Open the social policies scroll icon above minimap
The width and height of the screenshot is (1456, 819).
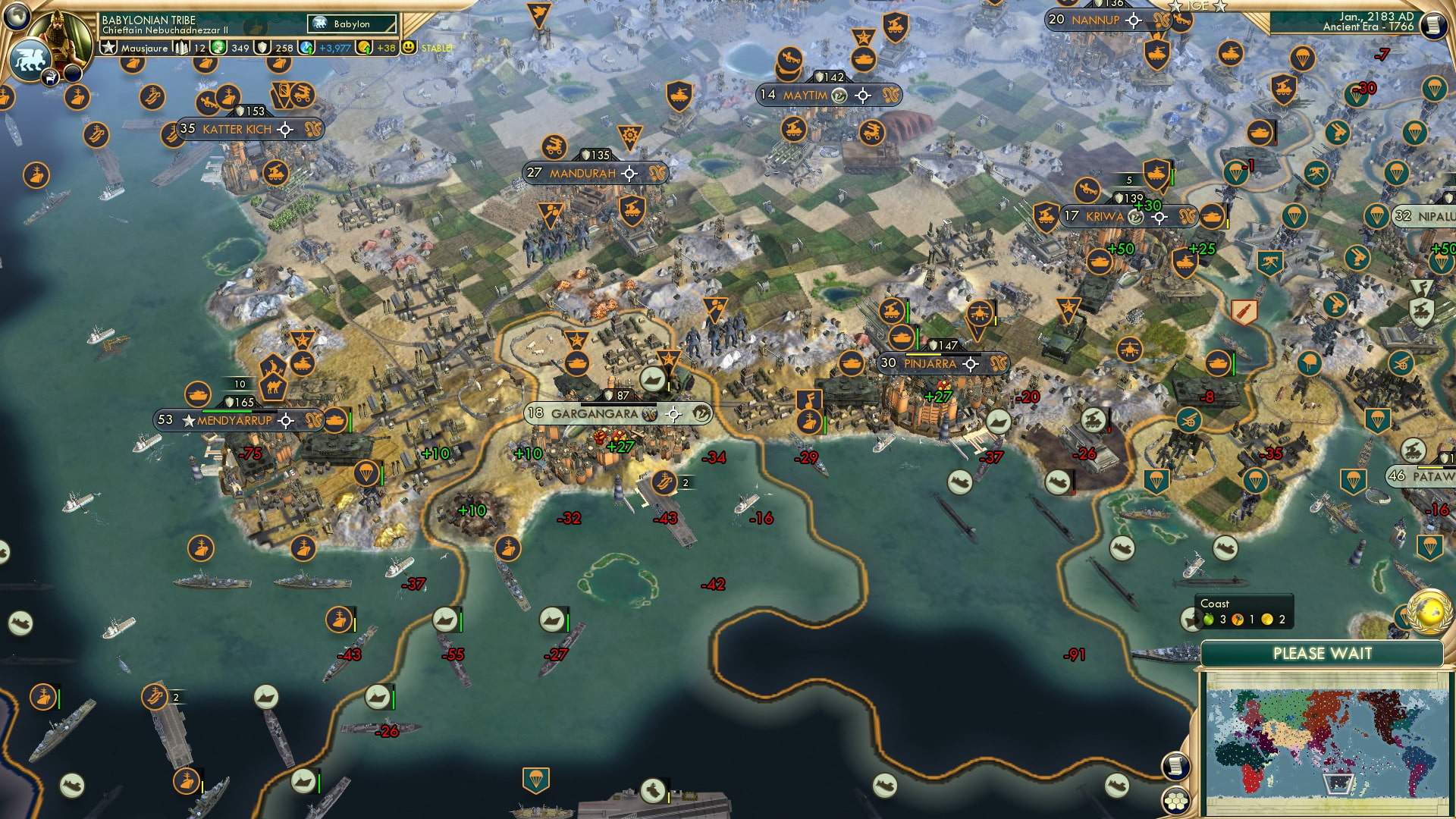pos(1178,767)
